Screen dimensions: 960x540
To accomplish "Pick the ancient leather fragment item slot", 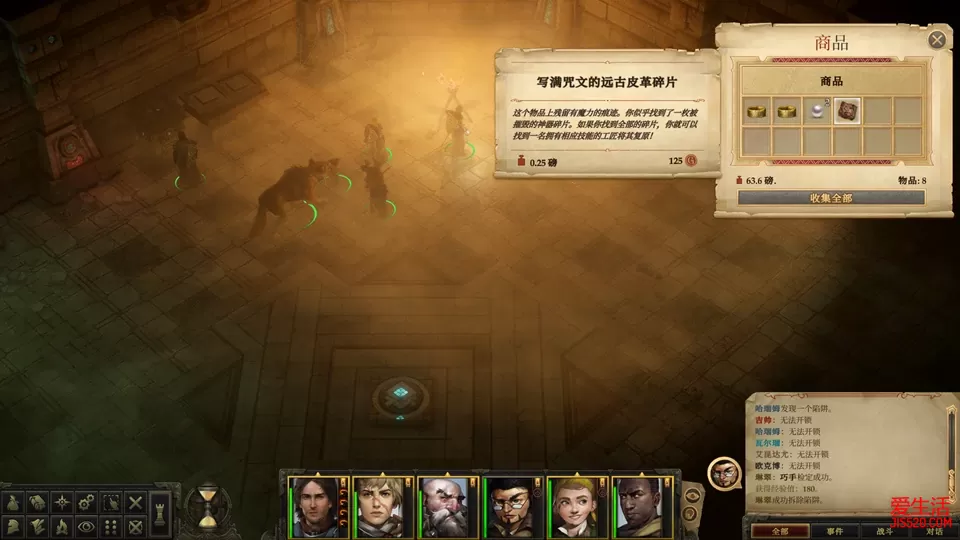I will coord(848,110).
